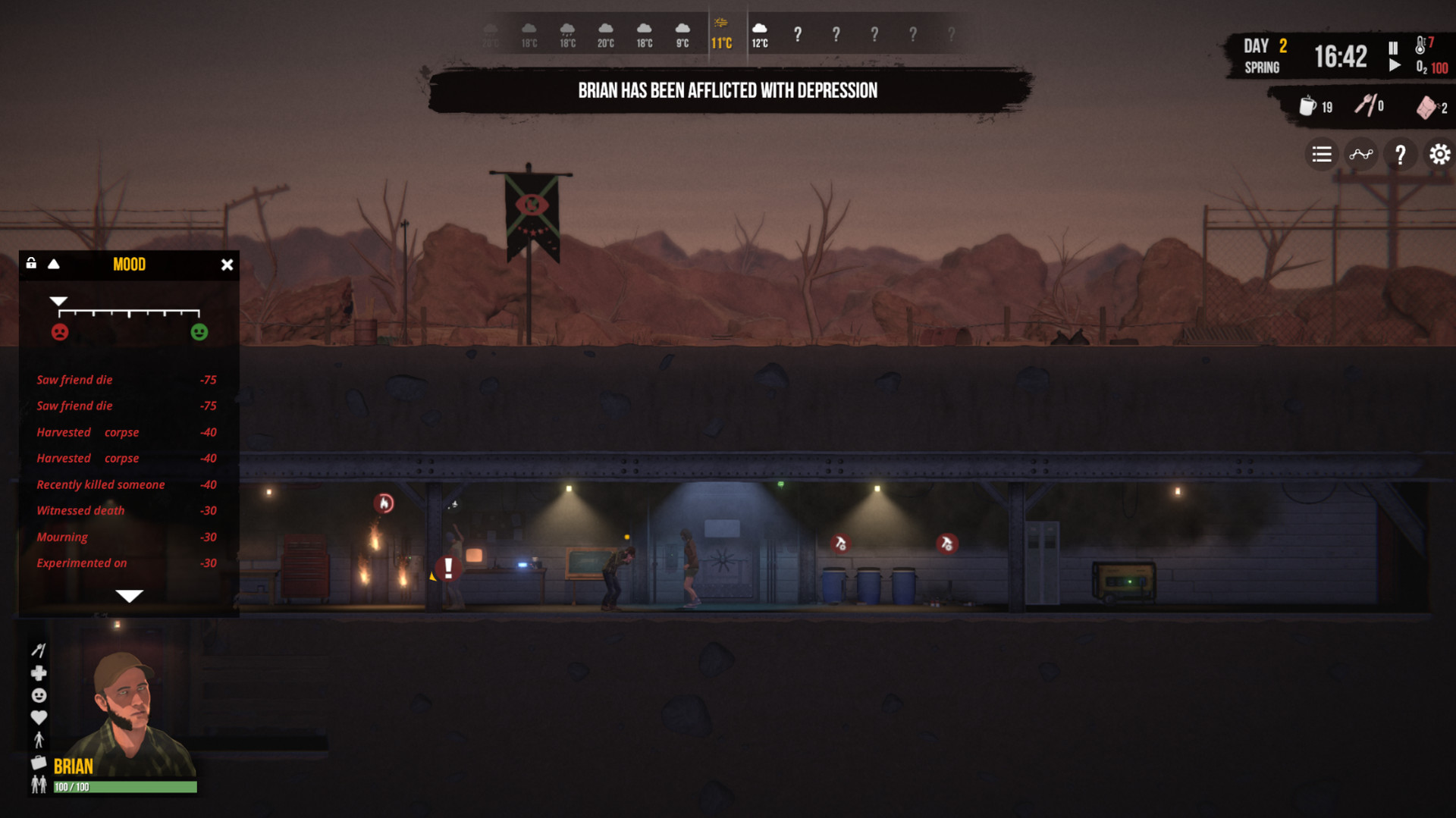Collapse the Mood panel with the up arrow

[53, 265]
